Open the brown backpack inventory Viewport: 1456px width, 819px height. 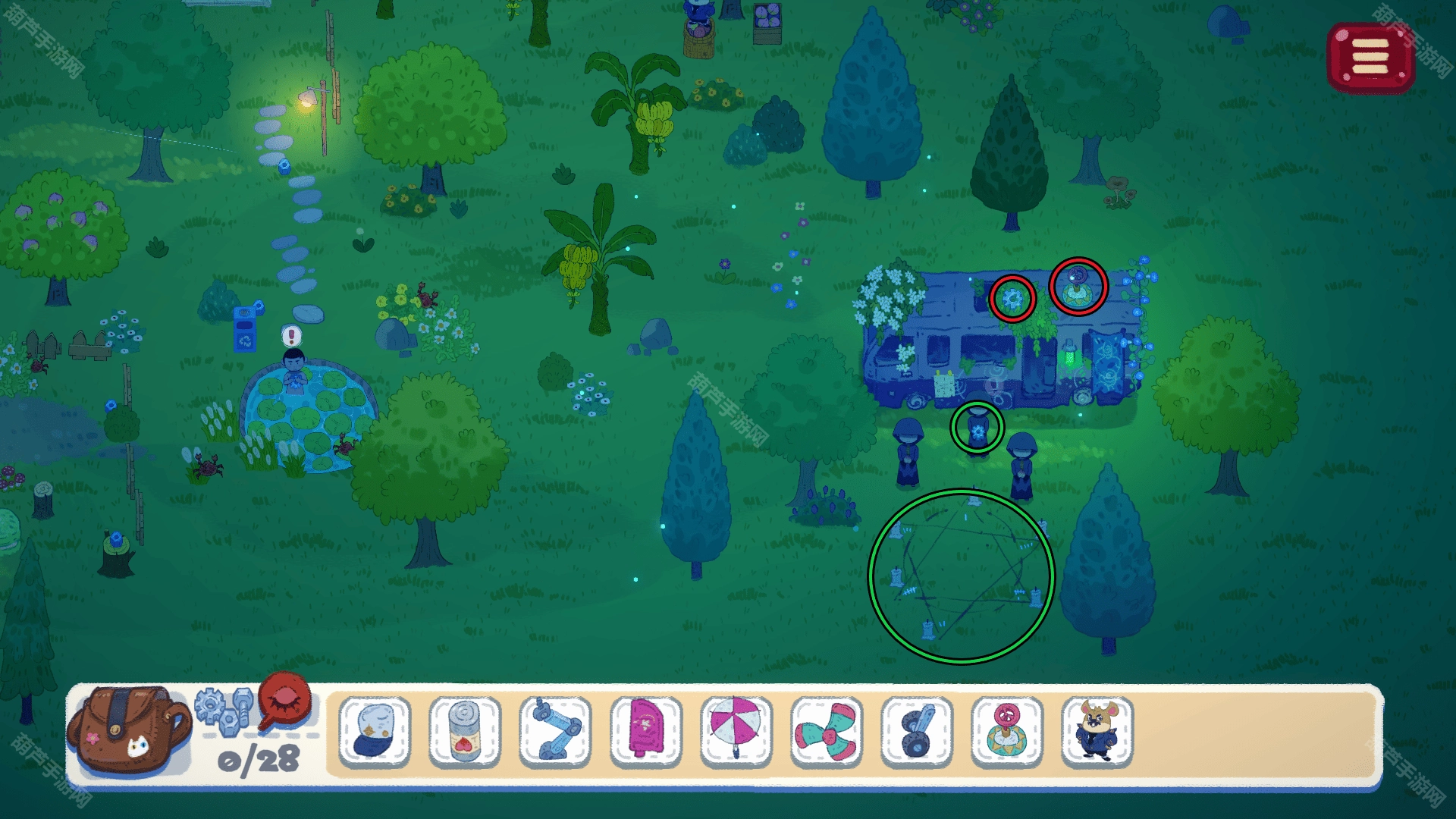click(127, 730)
